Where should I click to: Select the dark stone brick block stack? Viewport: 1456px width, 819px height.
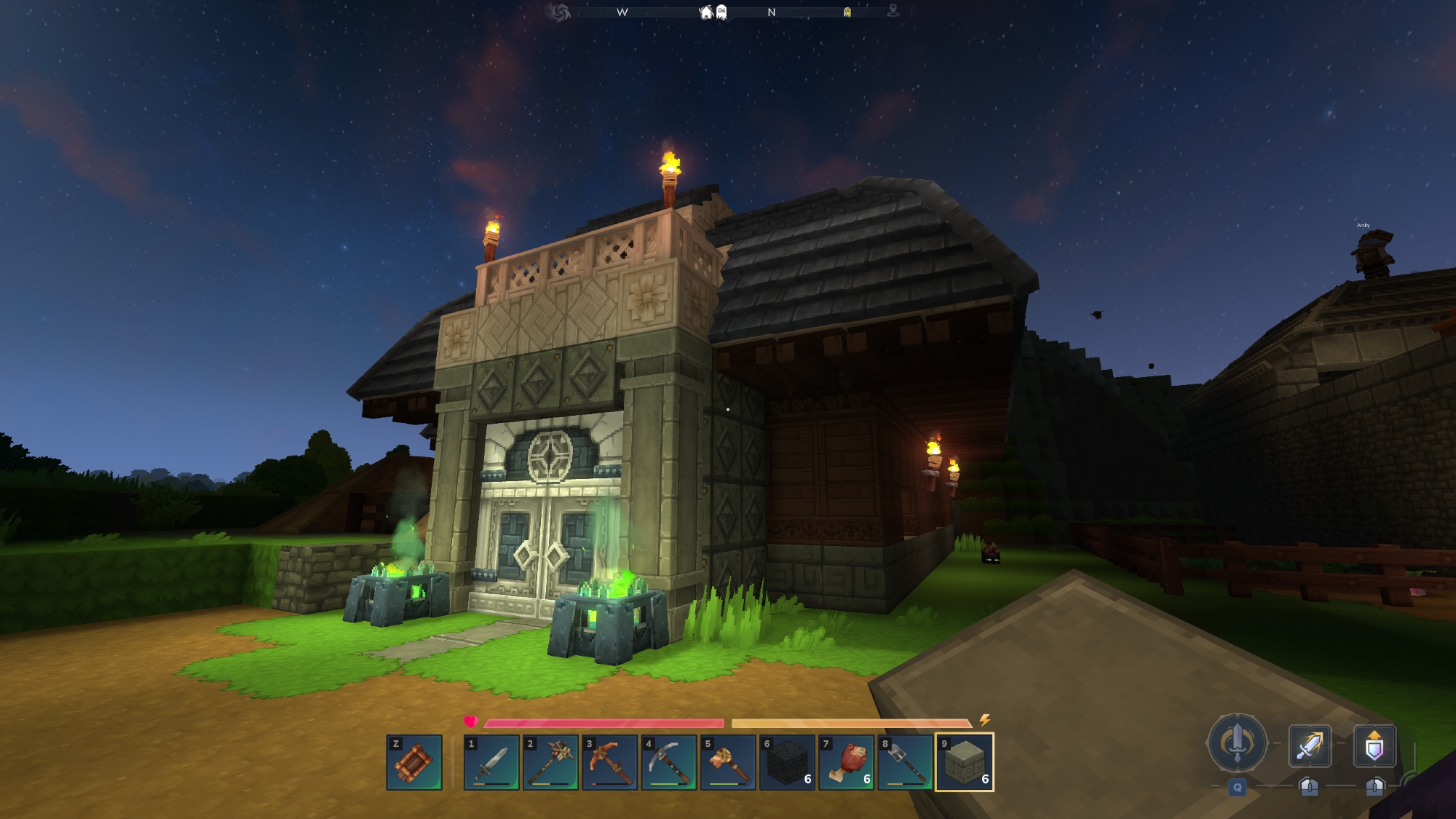point(787,762)
